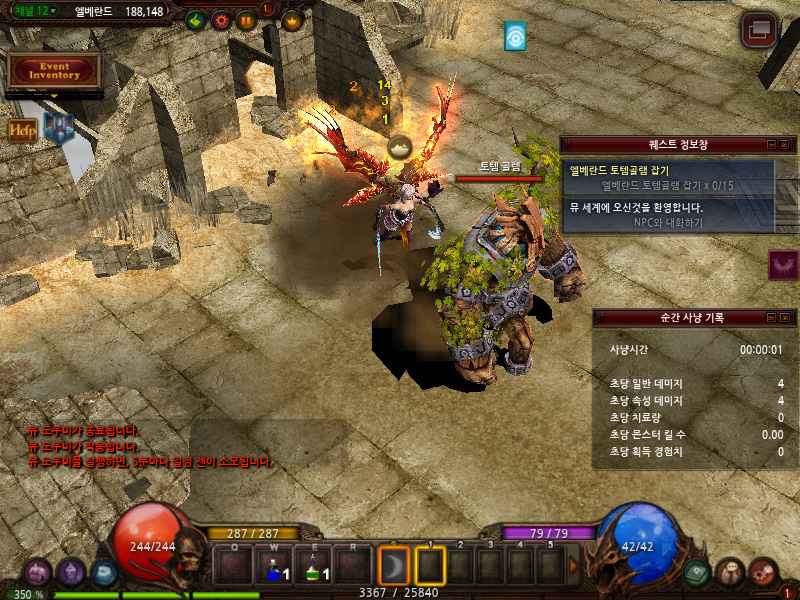Click the blue wifi signal icon

click(515, 37)
